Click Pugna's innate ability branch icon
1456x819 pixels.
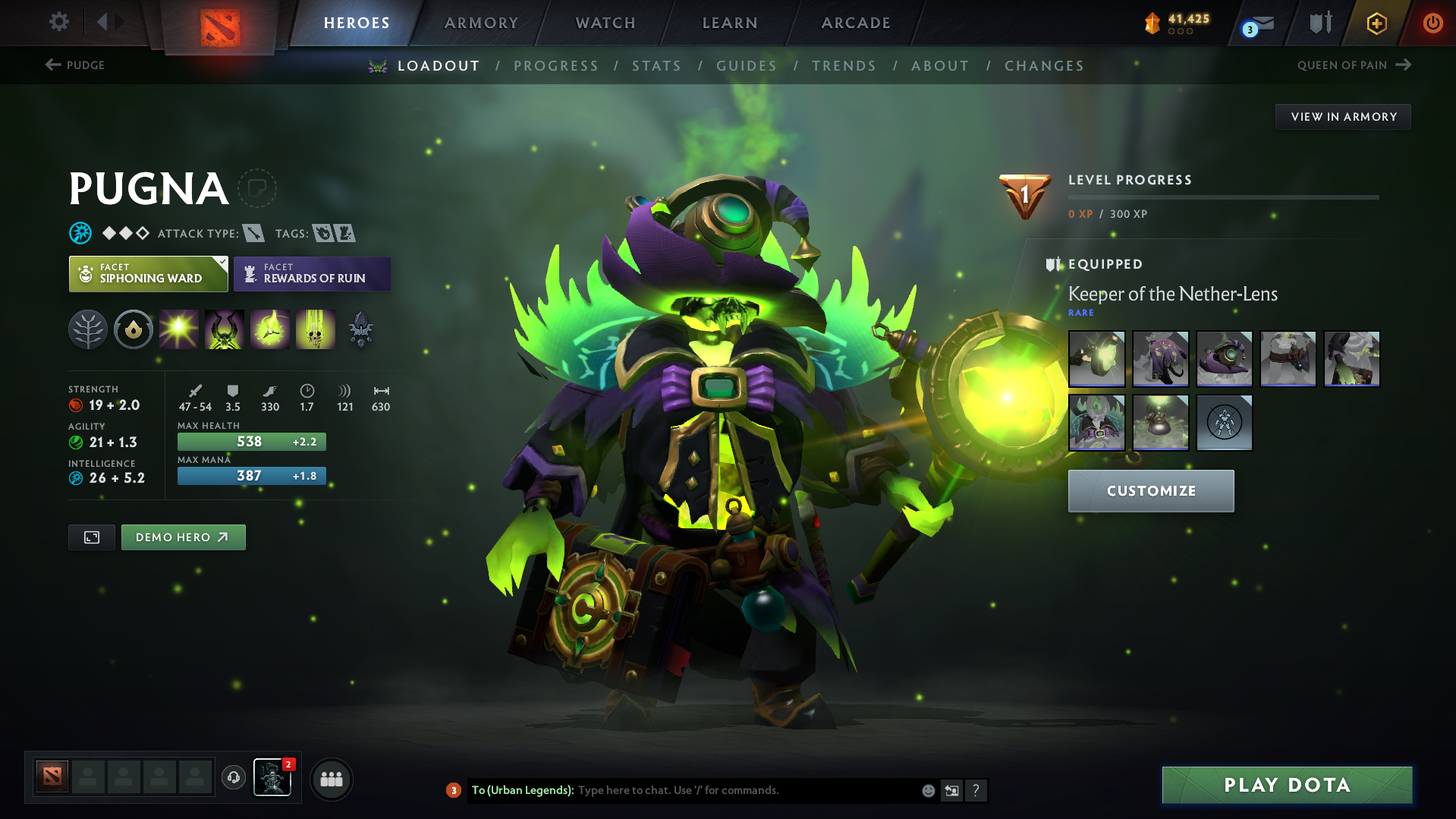click(88, 329)
